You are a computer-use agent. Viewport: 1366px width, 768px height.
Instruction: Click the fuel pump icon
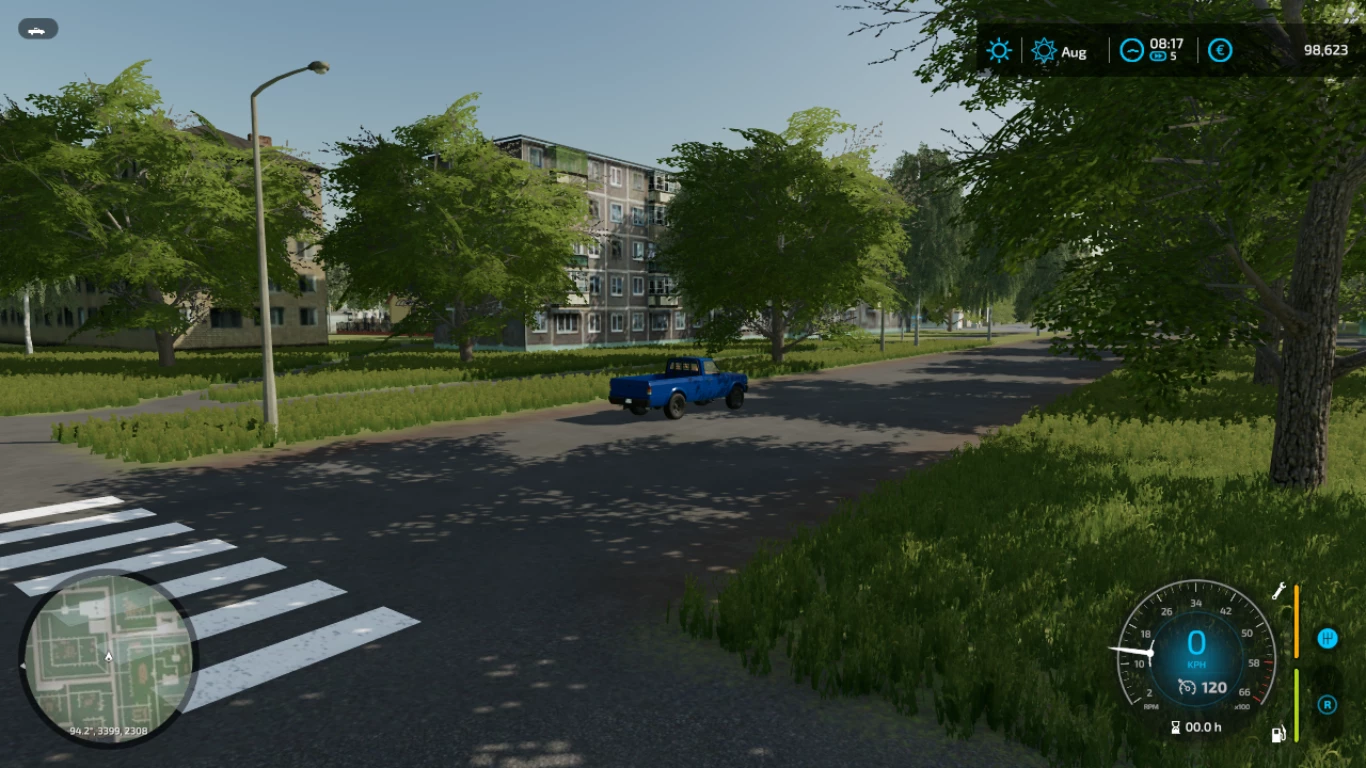(x=1278, y=734)
